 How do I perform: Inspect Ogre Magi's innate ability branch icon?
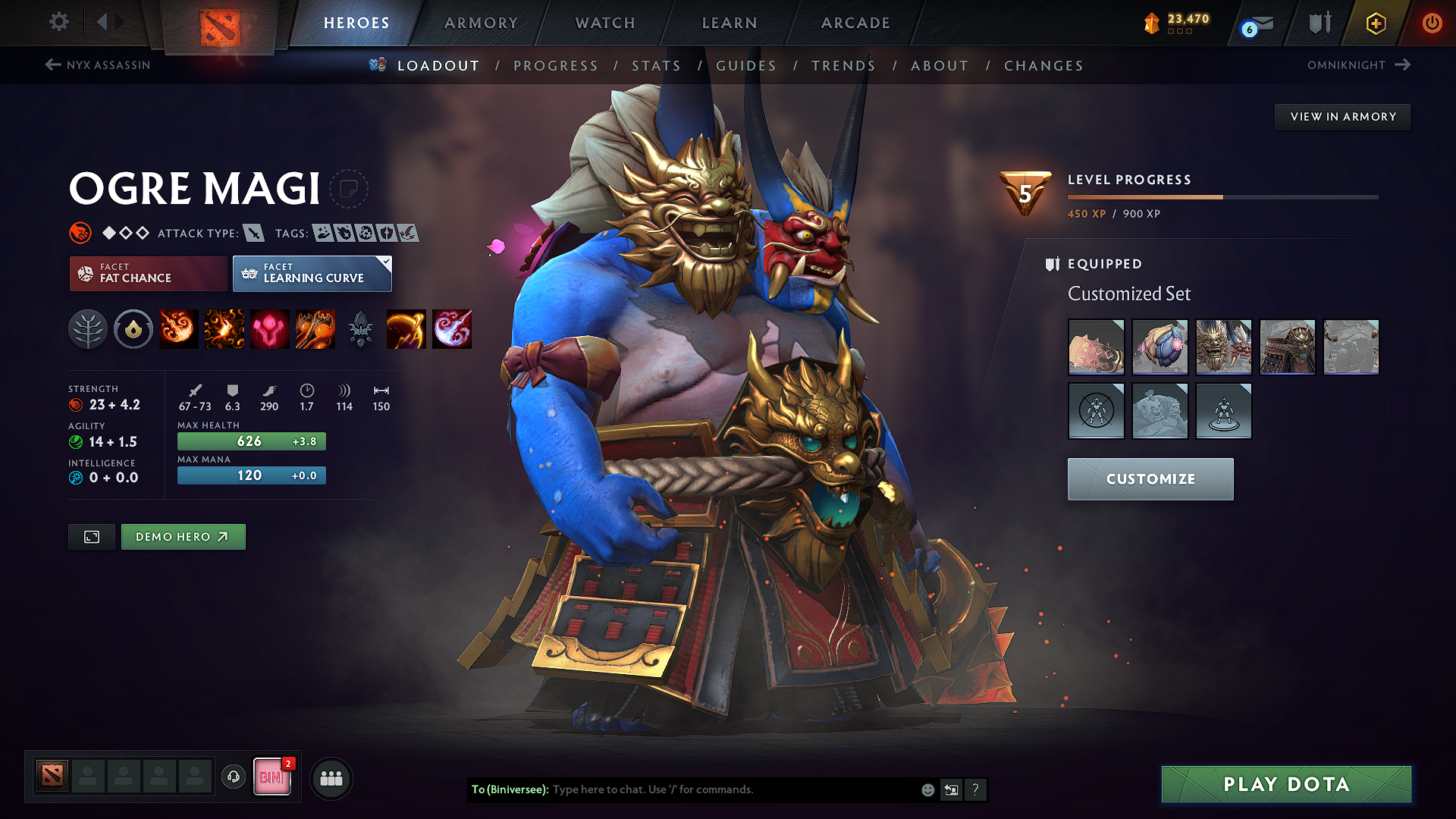click(x=88, y=328)
